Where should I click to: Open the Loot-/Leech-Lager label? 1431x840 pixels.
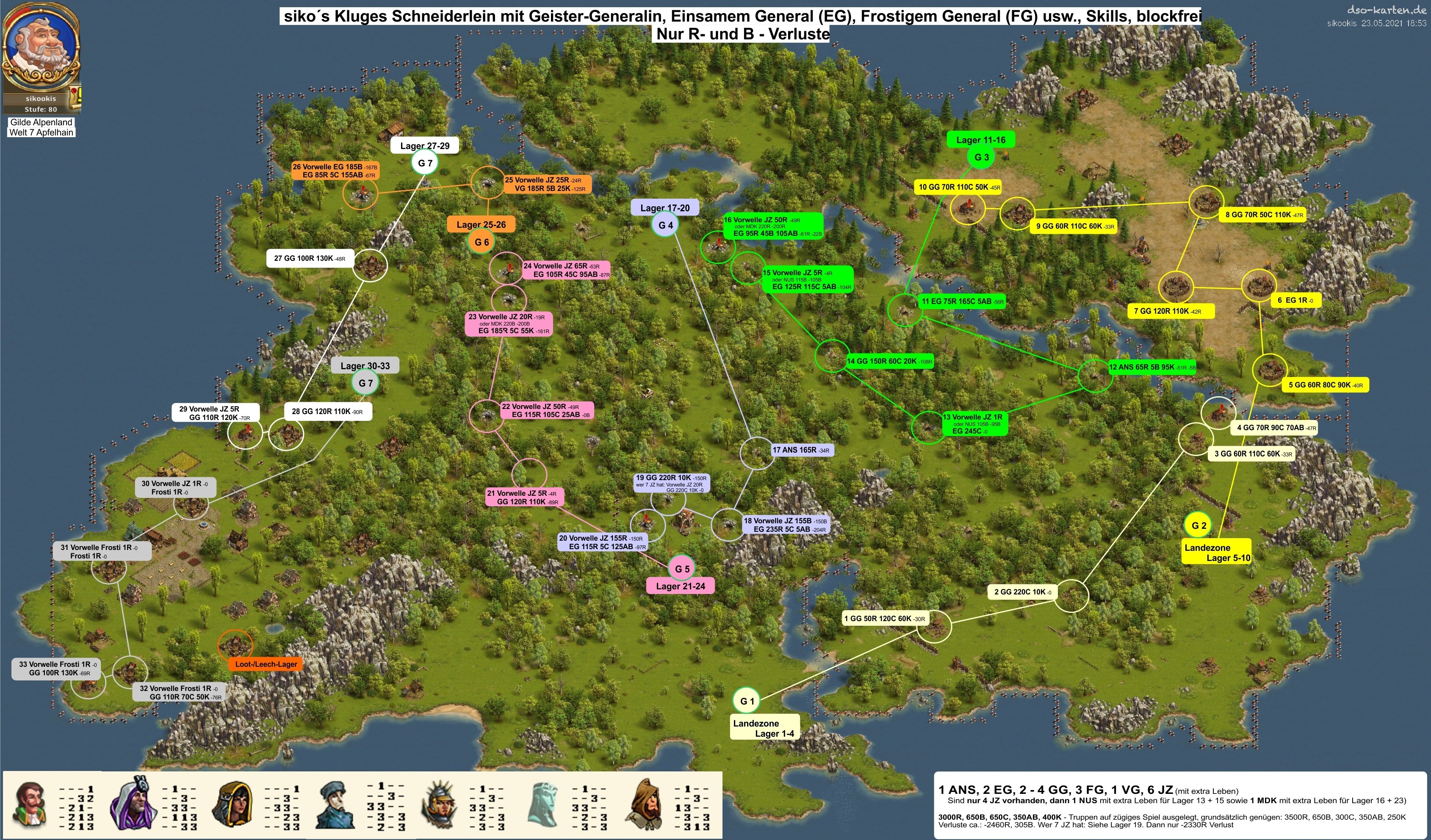pyautogui.click(x=266, y=664)
